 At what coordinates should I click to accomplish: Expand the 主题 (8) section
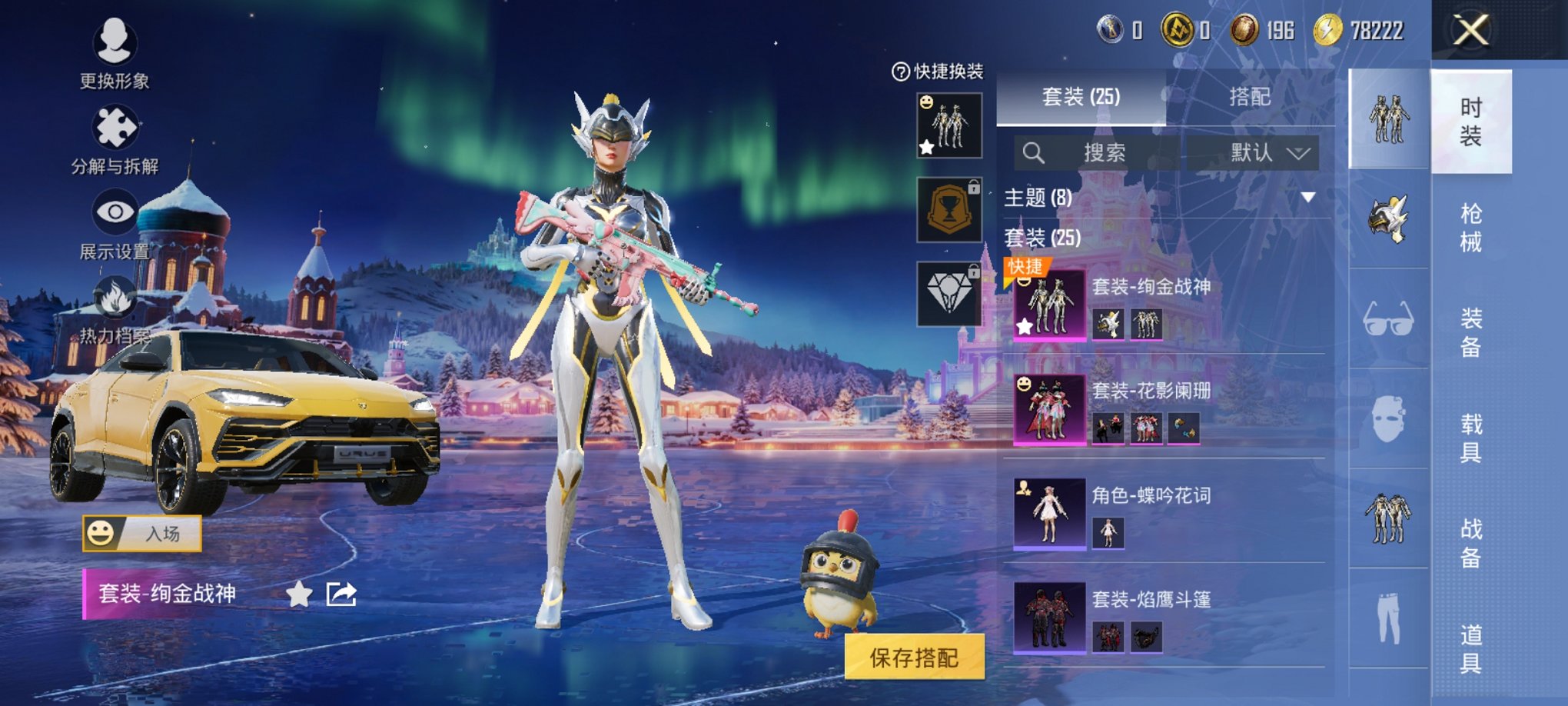[x=1307, y=198]
